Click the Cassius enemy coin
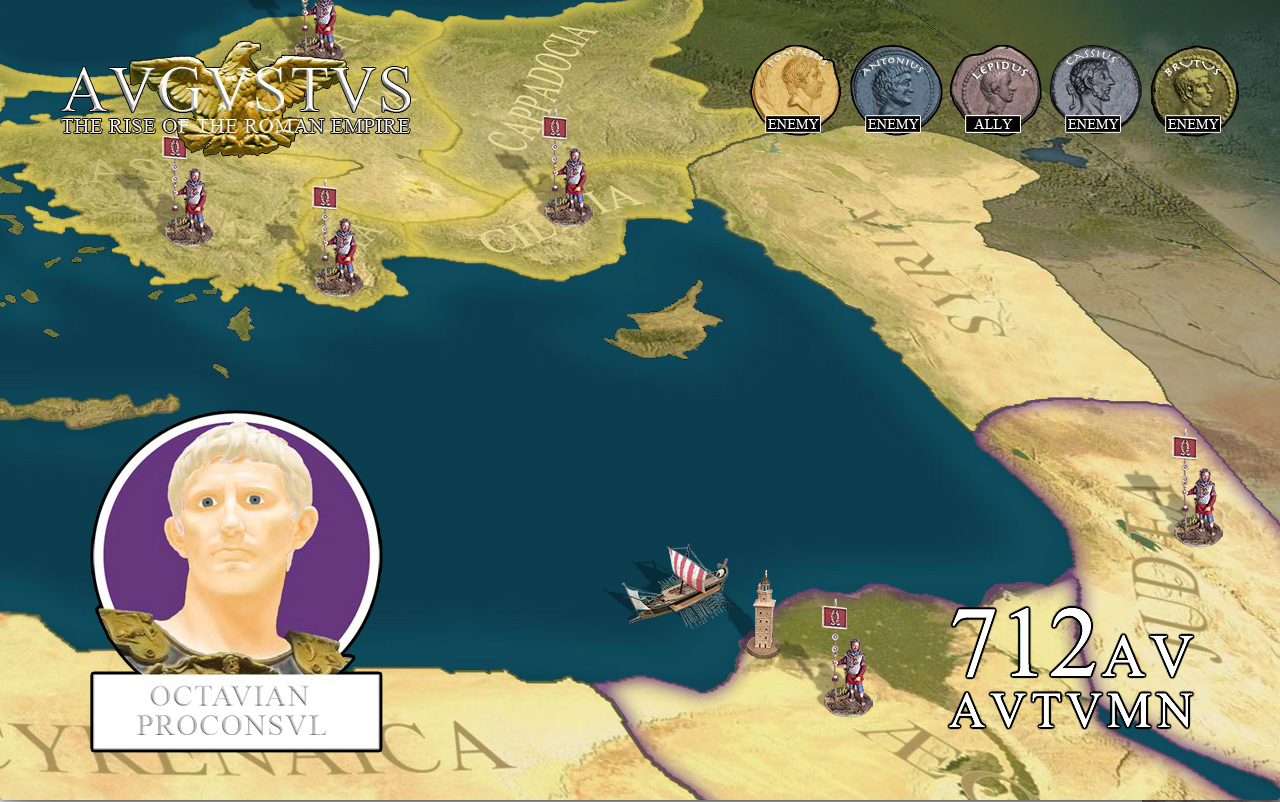The width and height of the screenshot is (1280, 802). [1094, 86]
